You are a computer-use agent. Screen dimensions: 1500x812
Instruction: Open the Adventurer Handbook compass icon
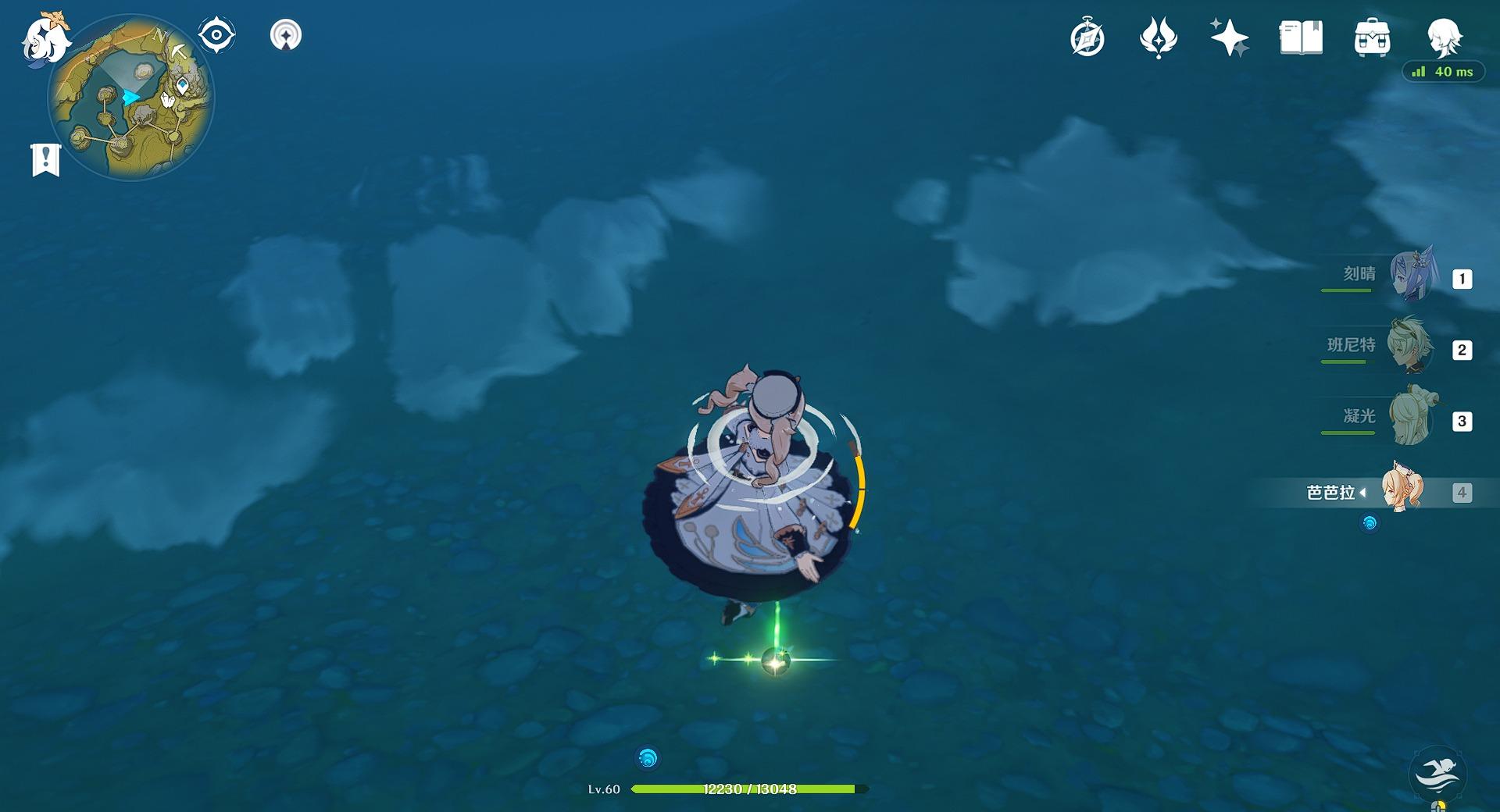tap(1087, 38)
